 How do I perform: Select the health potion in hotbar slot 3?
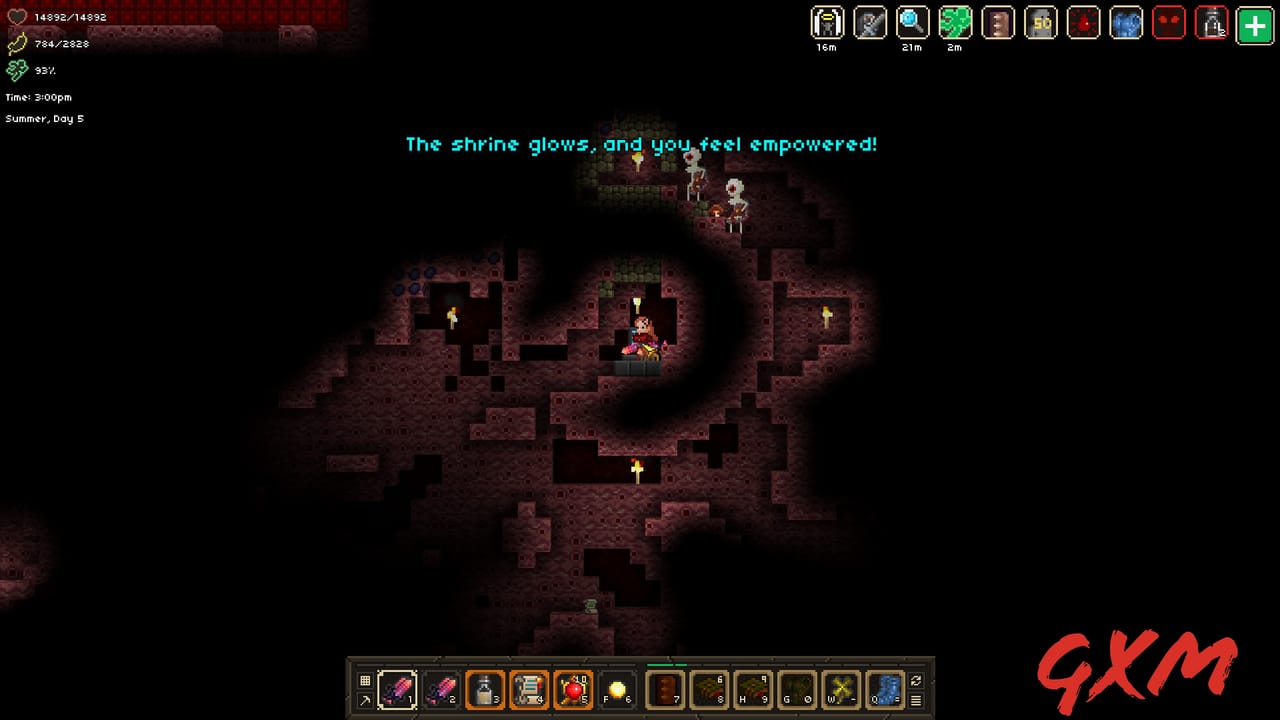(x=485, y=688)
